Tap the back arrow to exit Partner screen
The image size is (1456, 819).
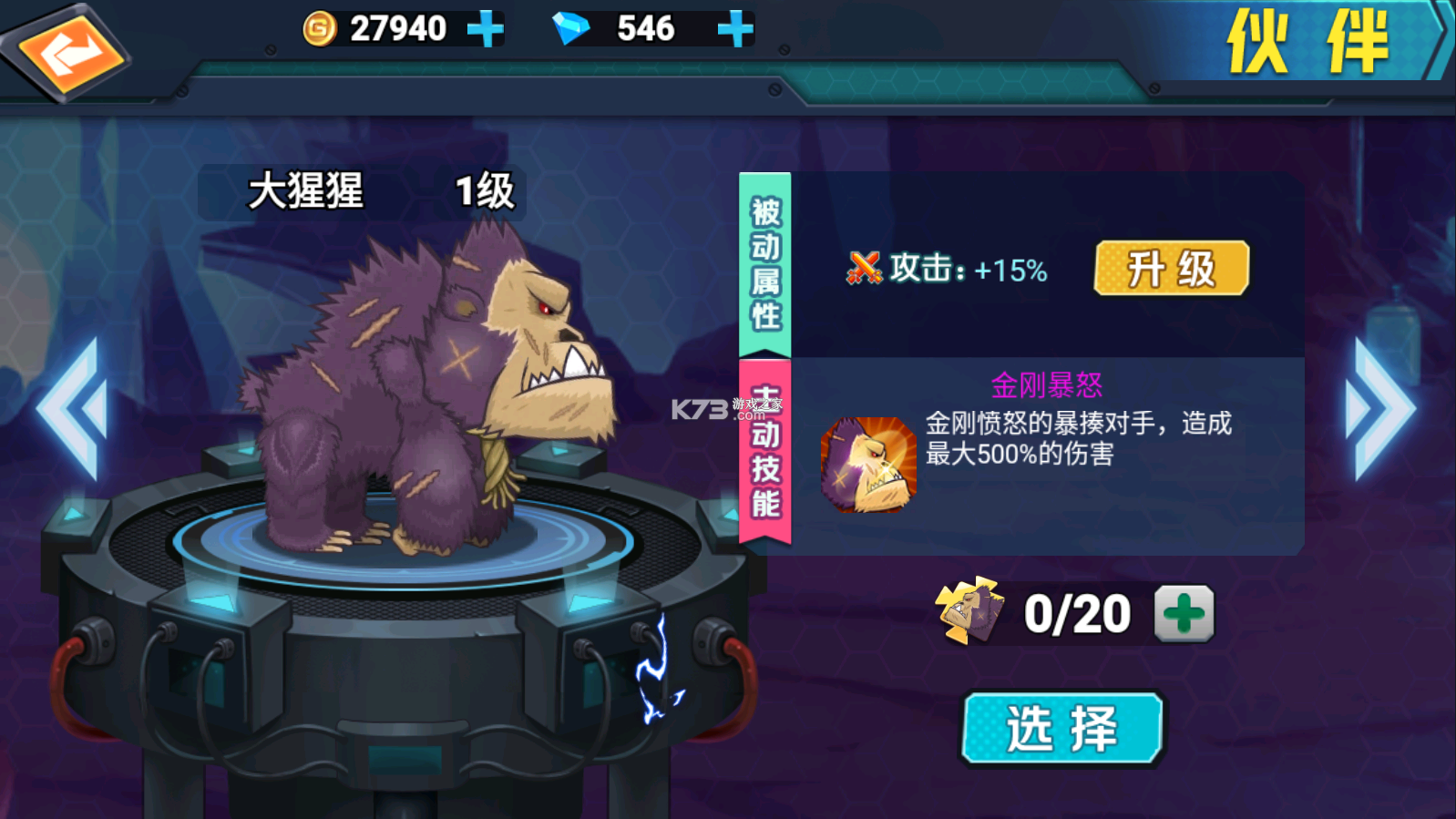(68, 50)
